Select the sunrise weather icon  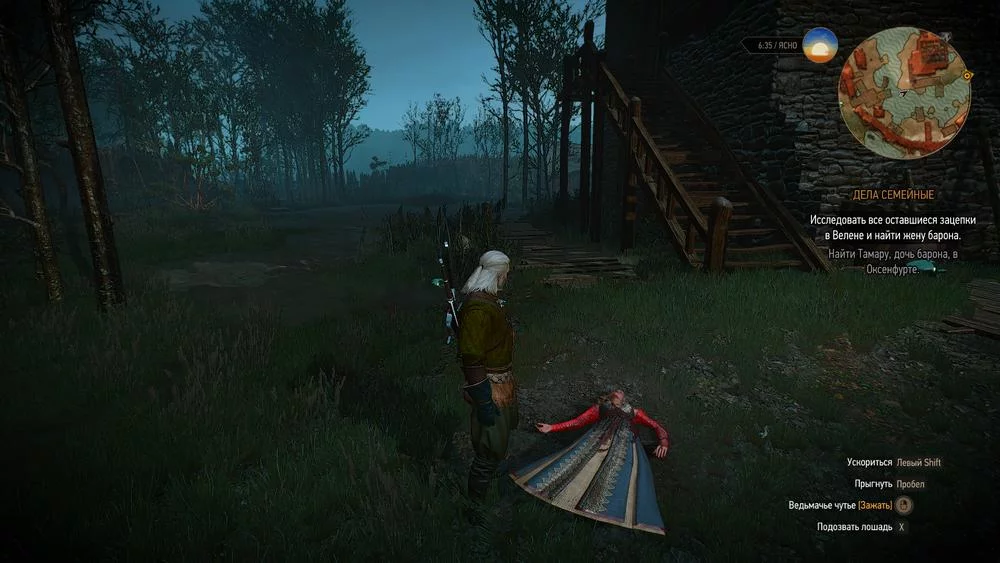click(820, 46)
